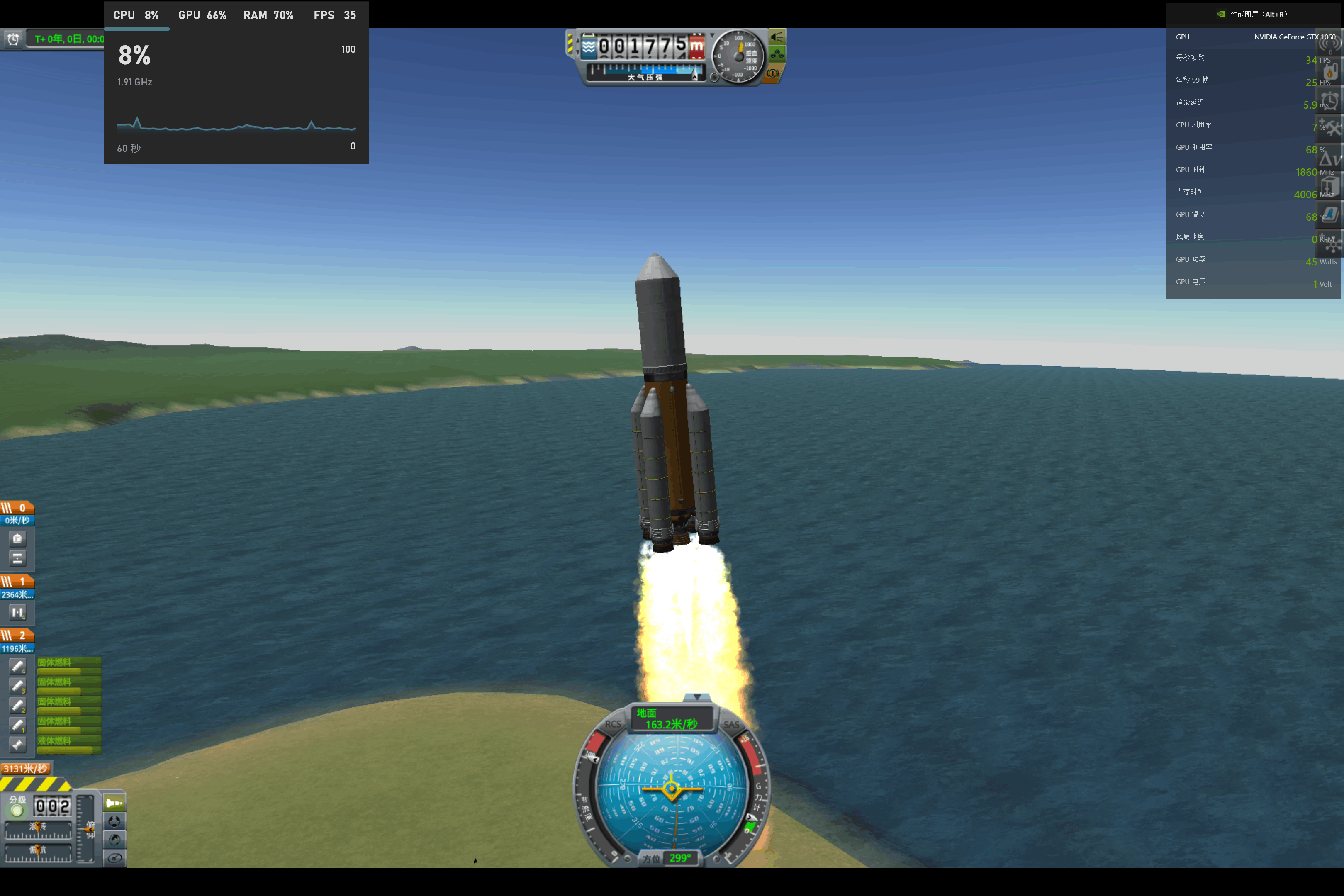Toggle the RCS indicator on the navball
The height and width of the screenshot is (896, 1344).
pyautogui.click(x=613, y=724)
